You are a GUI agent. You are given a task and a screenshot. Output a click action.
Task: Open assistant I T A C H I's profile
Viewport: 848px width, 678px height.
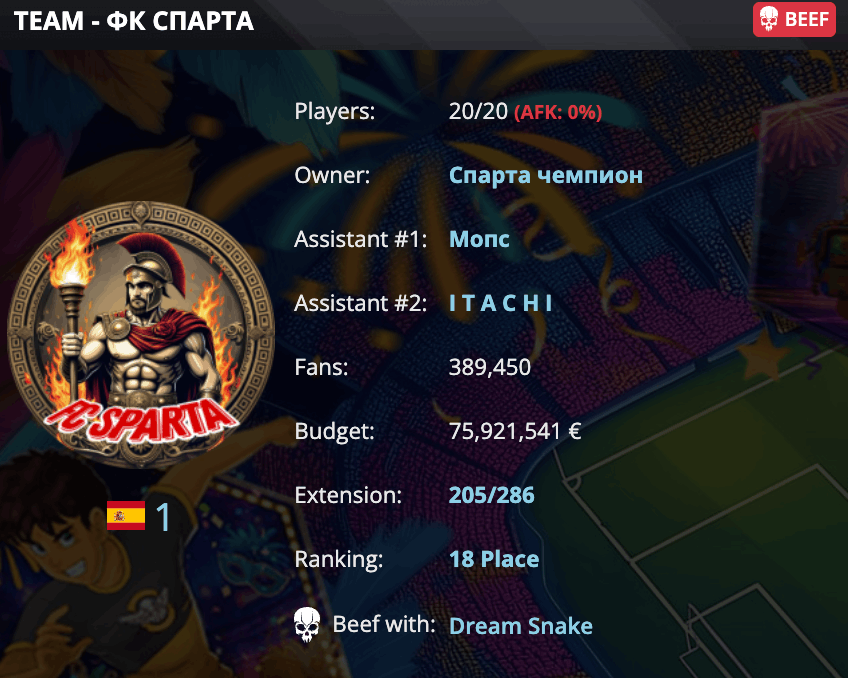pyautogui.click(x=500, y=304)
